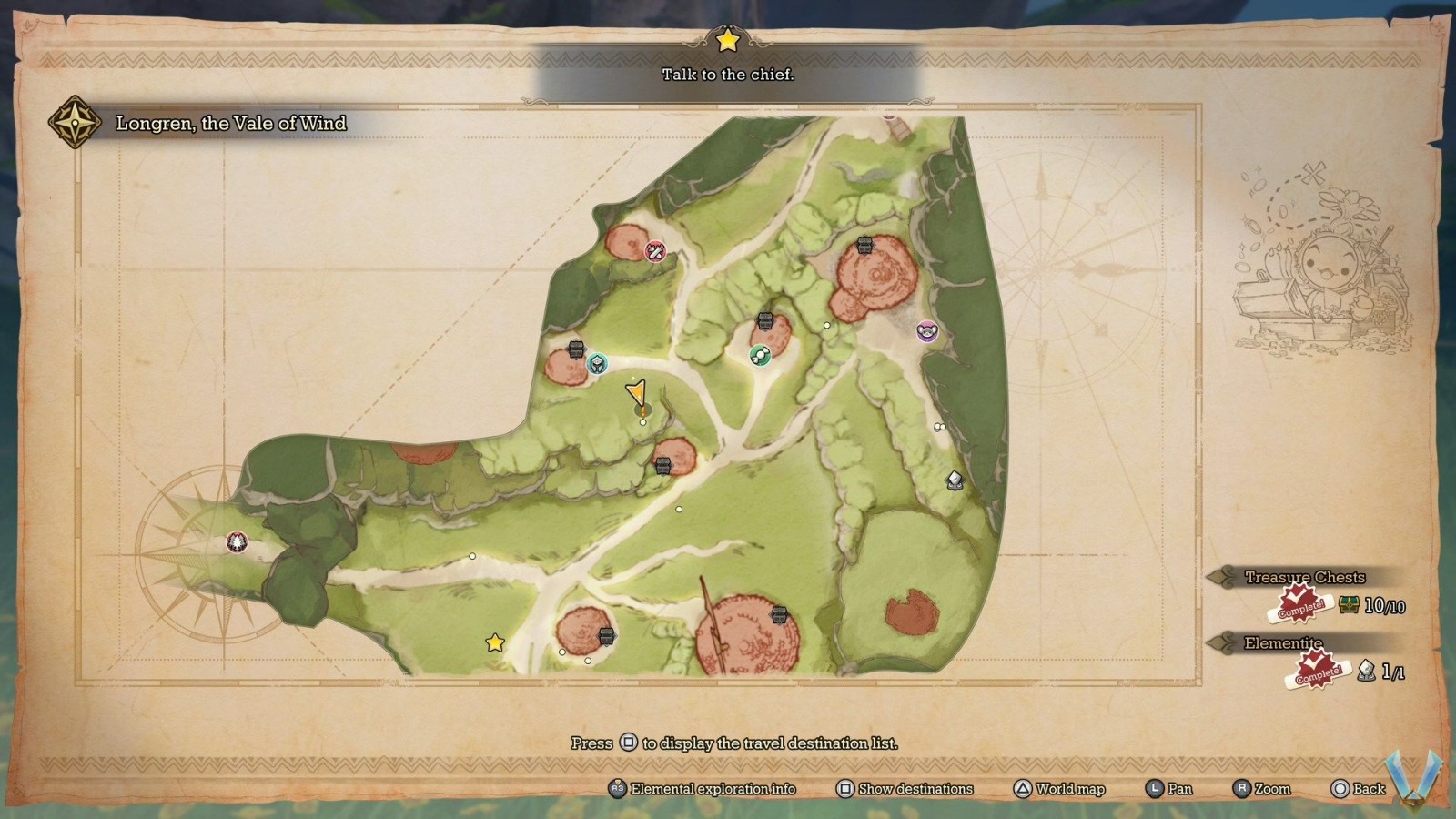1456x819 pixels.
Task: Open Elemental exploration info
Action: pyautogui.click(x=702, y=789)
